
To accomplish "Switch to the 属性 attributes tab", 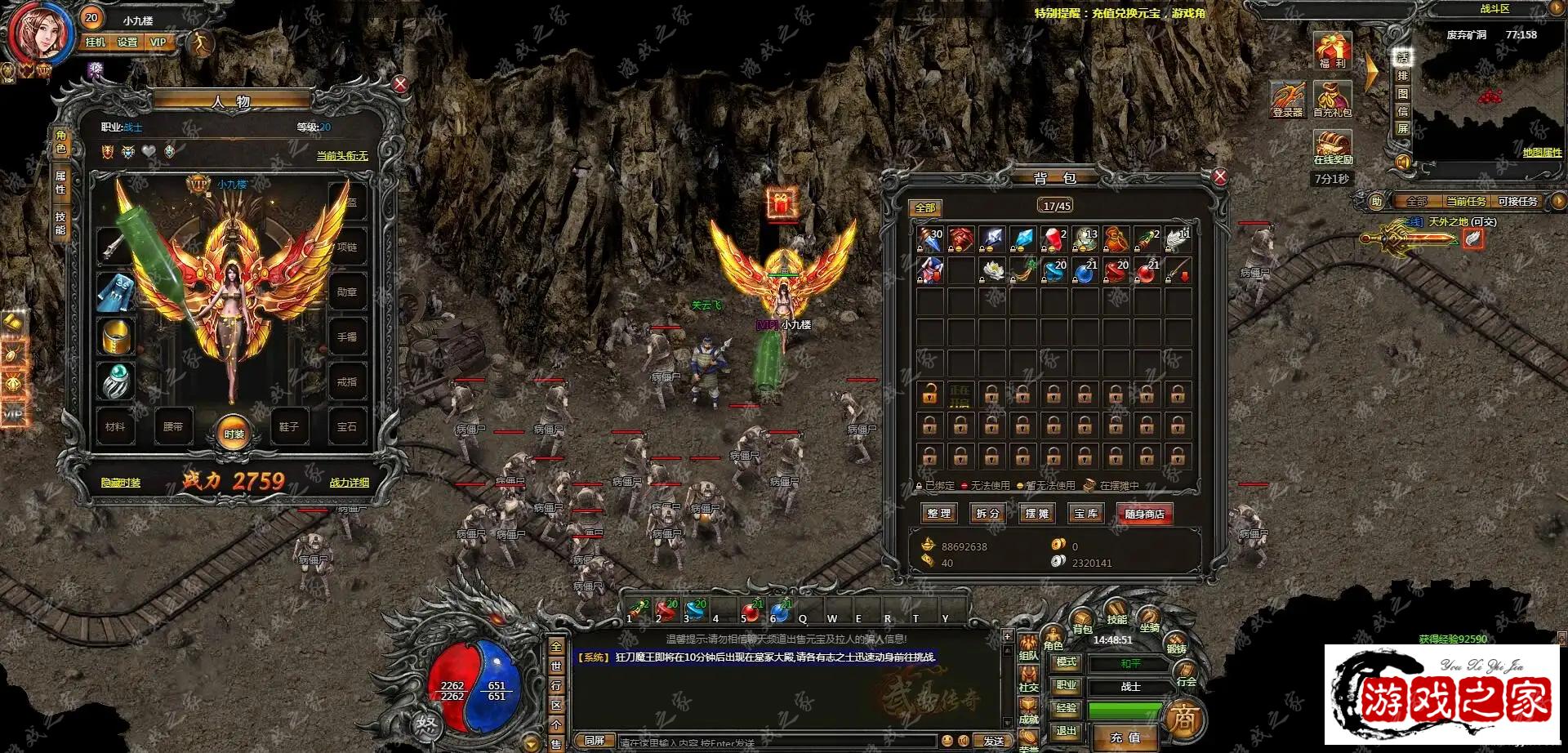I will (x=60, y=183).
